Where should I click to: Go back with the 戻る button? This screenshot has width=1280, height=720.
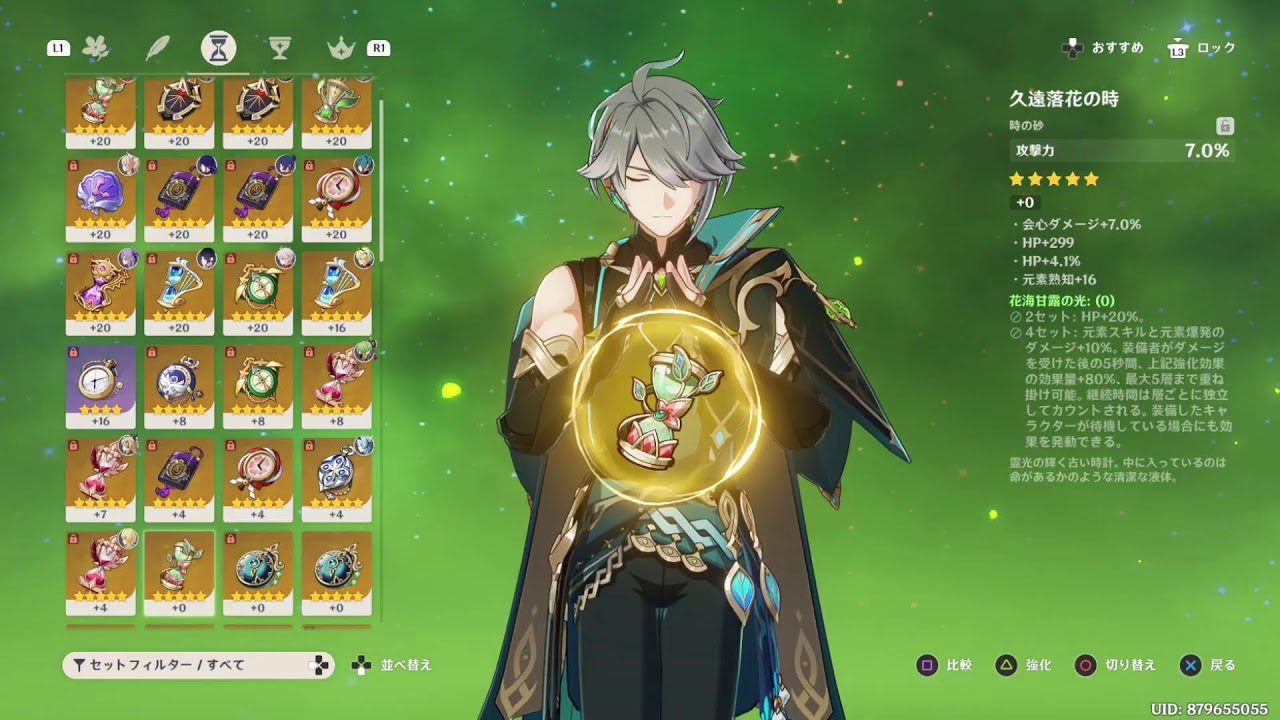(x=1208, y=665)
